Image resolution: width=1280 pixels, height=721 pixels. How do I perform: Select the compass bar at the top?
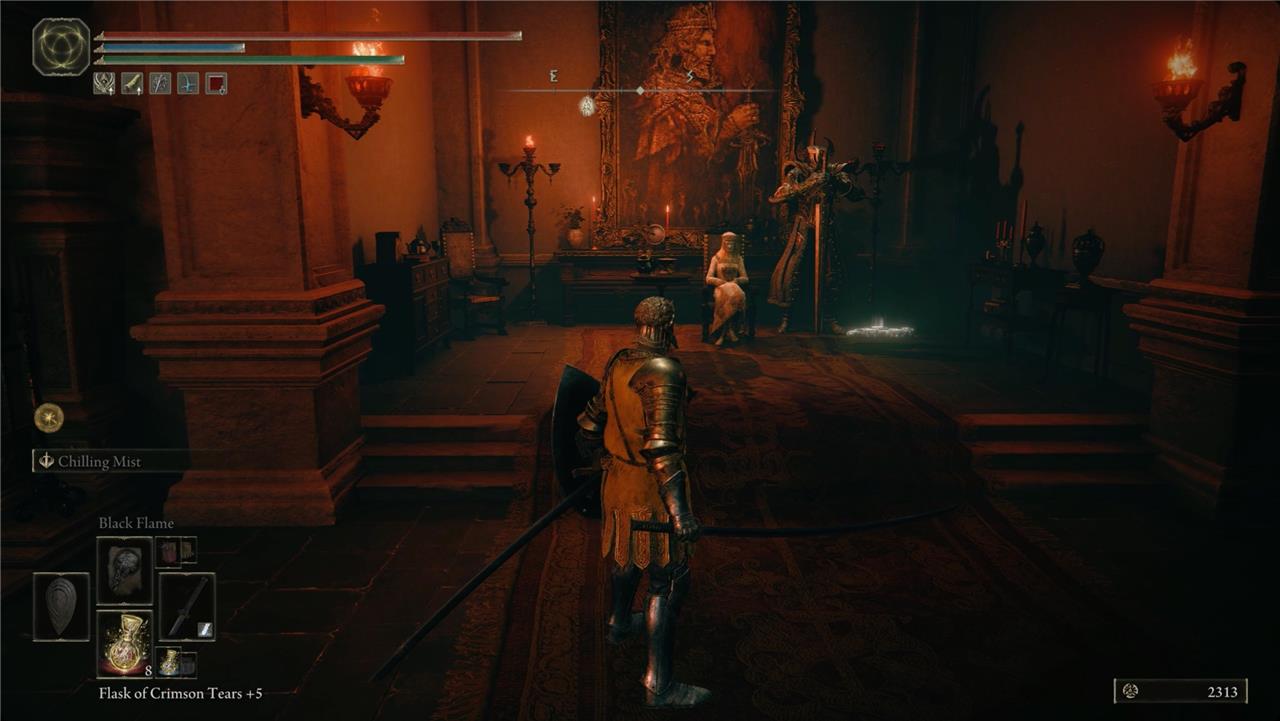tap(640, 90)
